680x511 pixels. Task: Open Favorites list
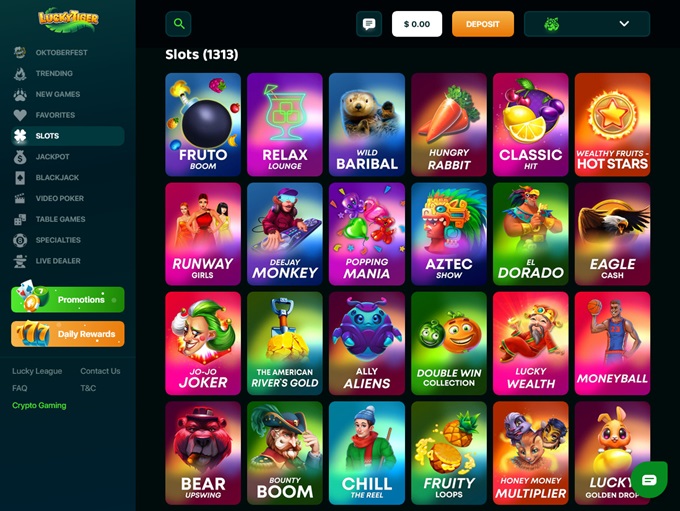pos(55,115)
